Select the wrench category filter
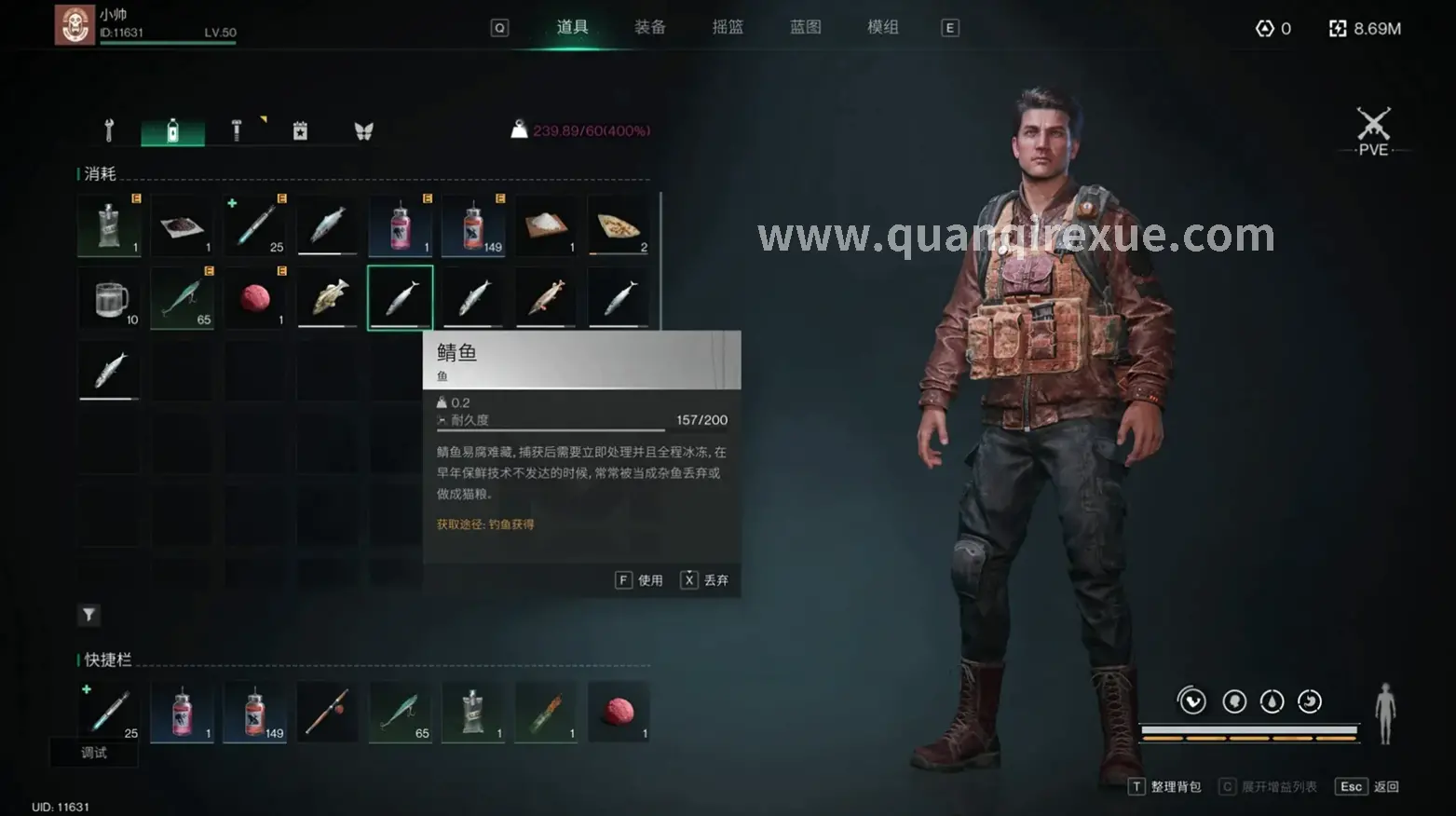 (x=109, y=130)
